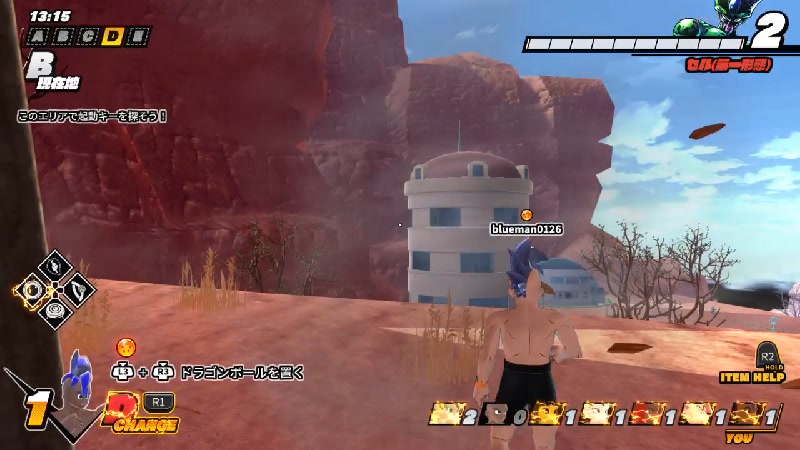Select the area E indicator

138,37
